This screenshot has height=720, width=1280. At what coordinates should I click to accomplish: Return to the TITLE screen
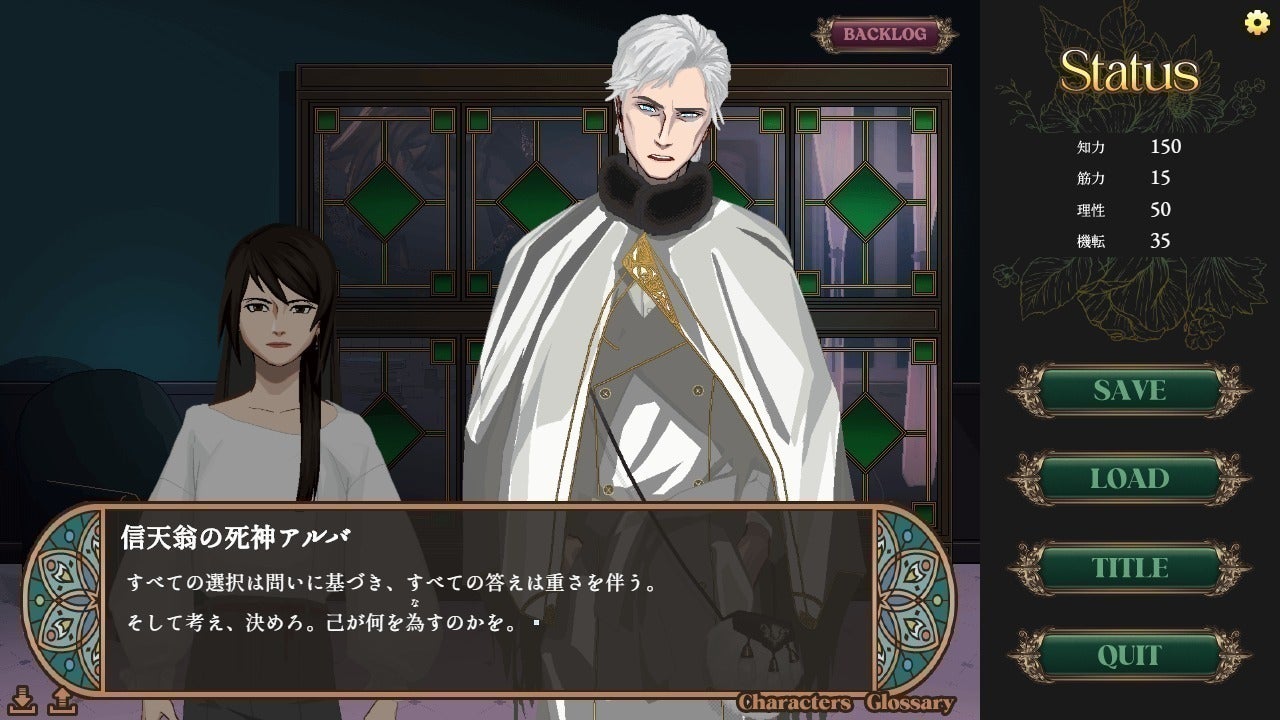[1129, 568]
